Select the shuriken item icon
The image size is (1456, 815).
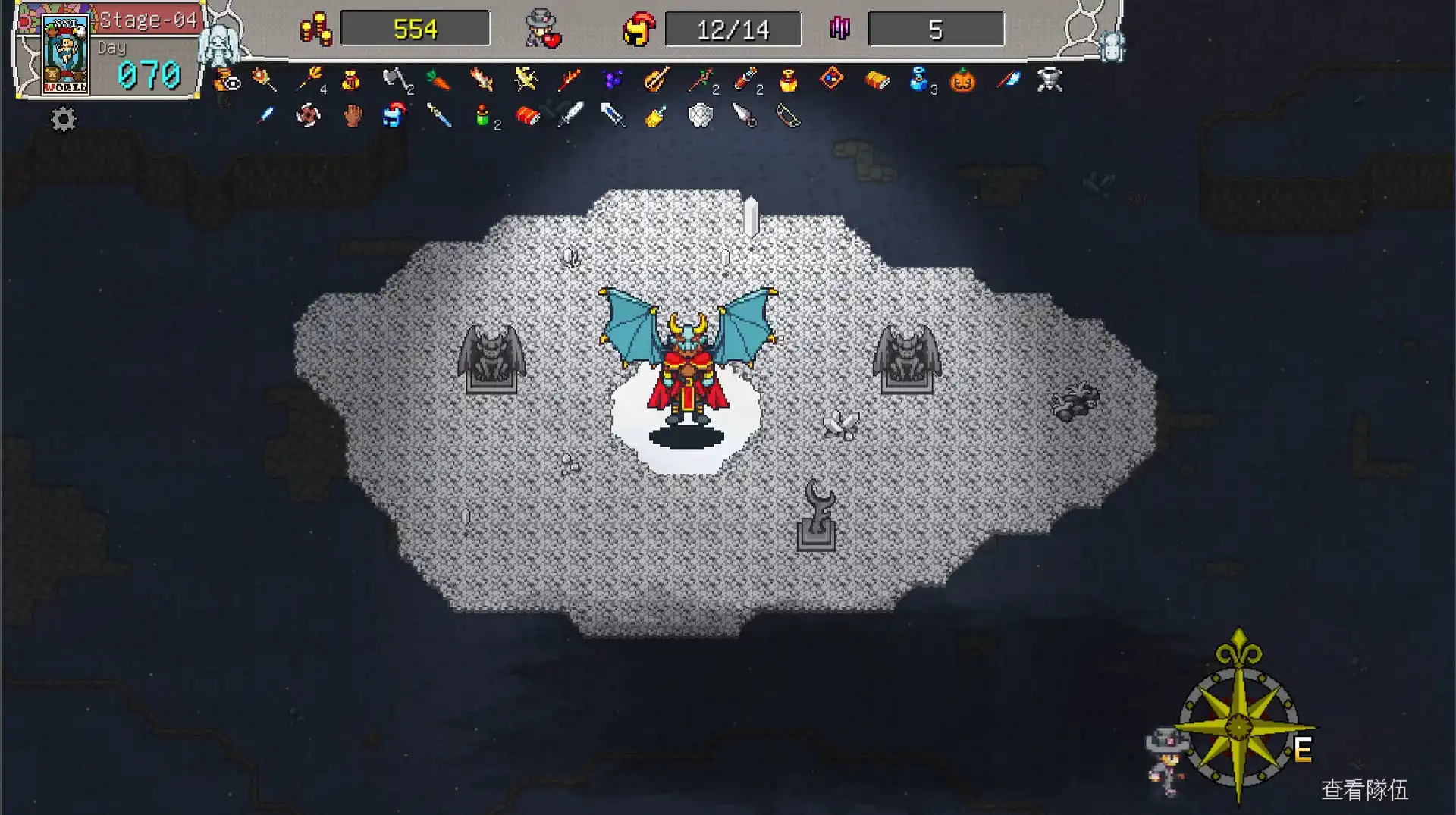pyautogui.click(x=307, y=116)
